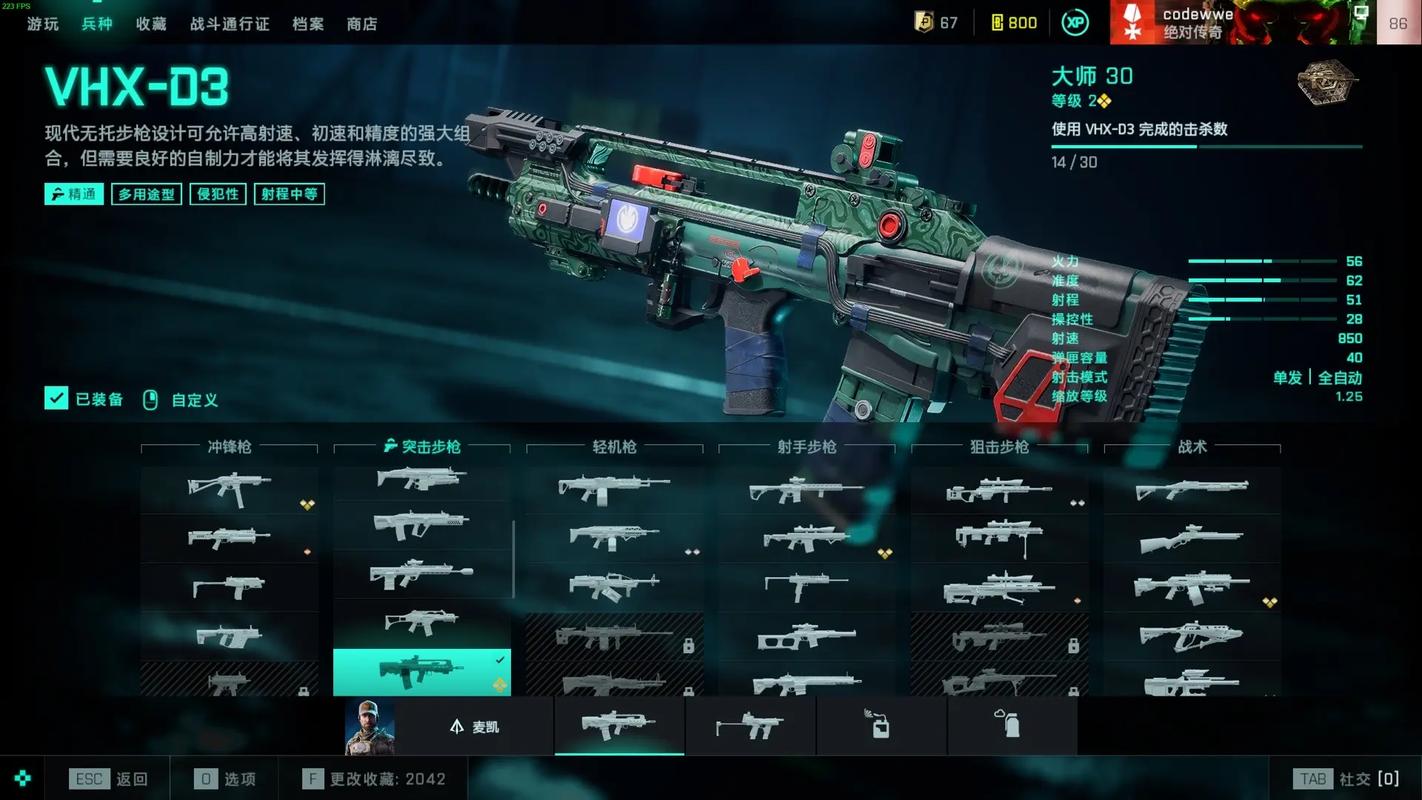1422x800 pixels.
Task: Go to the 战斗通行证 tab
Action: (x=229, y=23)
